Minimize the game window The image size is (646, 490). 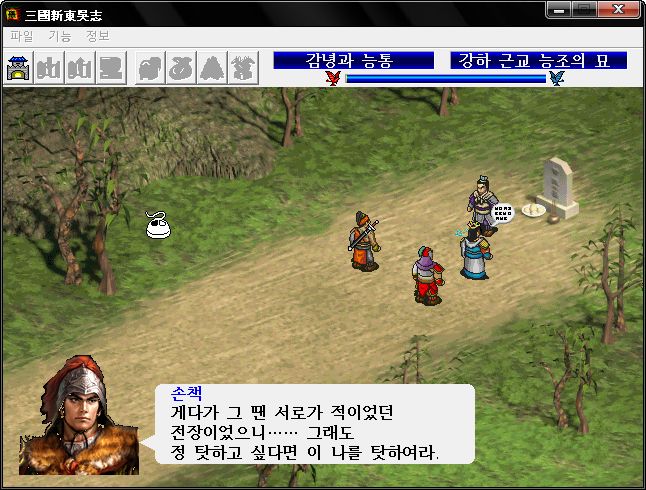(560, 9)
